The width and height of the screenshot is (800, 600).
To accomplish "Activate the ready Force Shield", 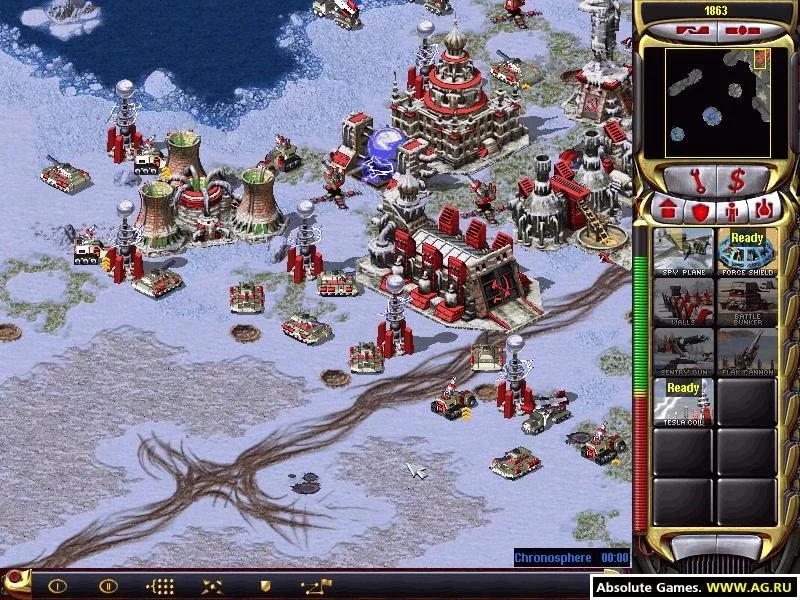I will pos(747,253).
